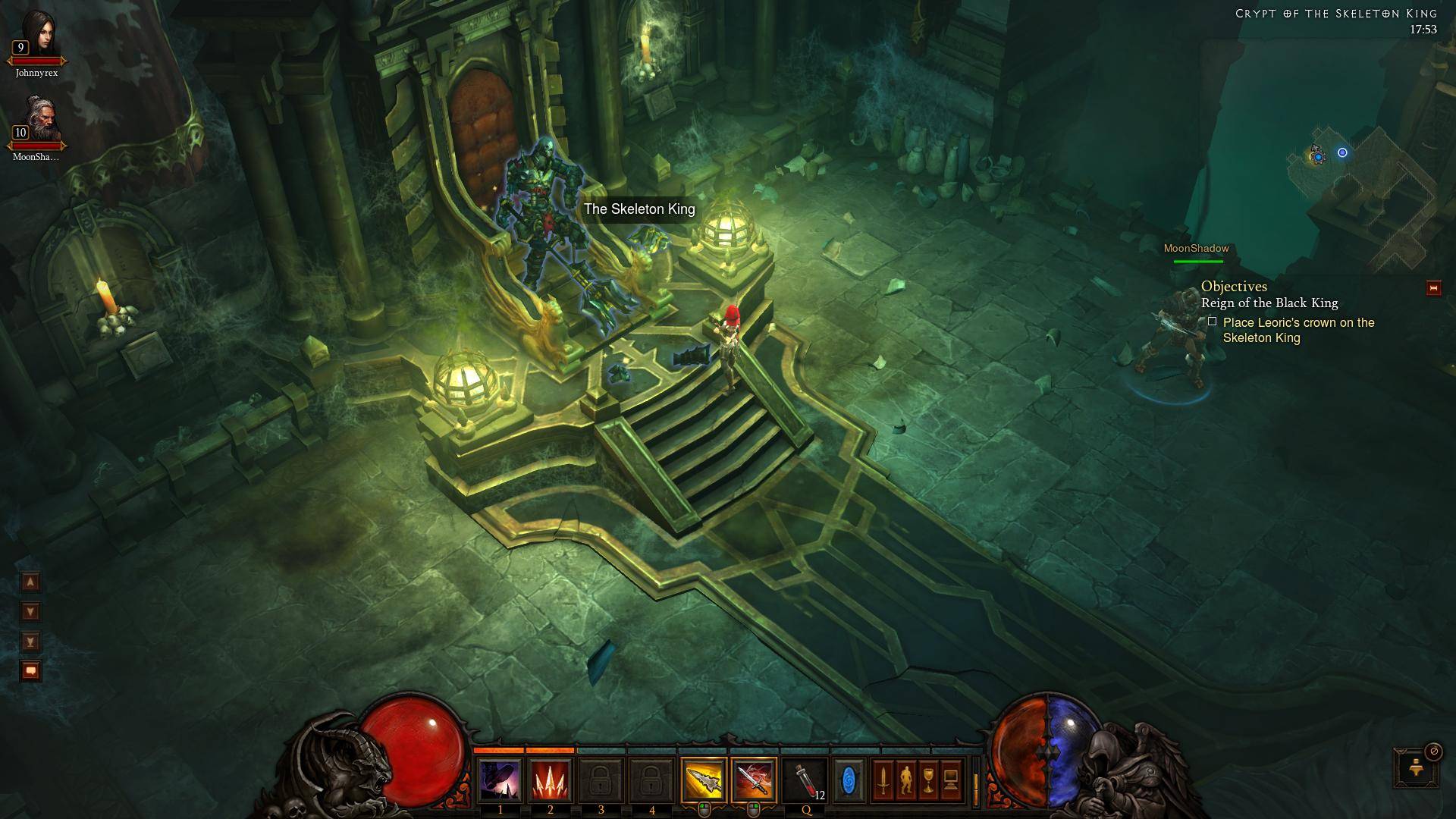The image size is (1456, 819).
Task: Jump to the bottom of the chat log
Action: 30,642
